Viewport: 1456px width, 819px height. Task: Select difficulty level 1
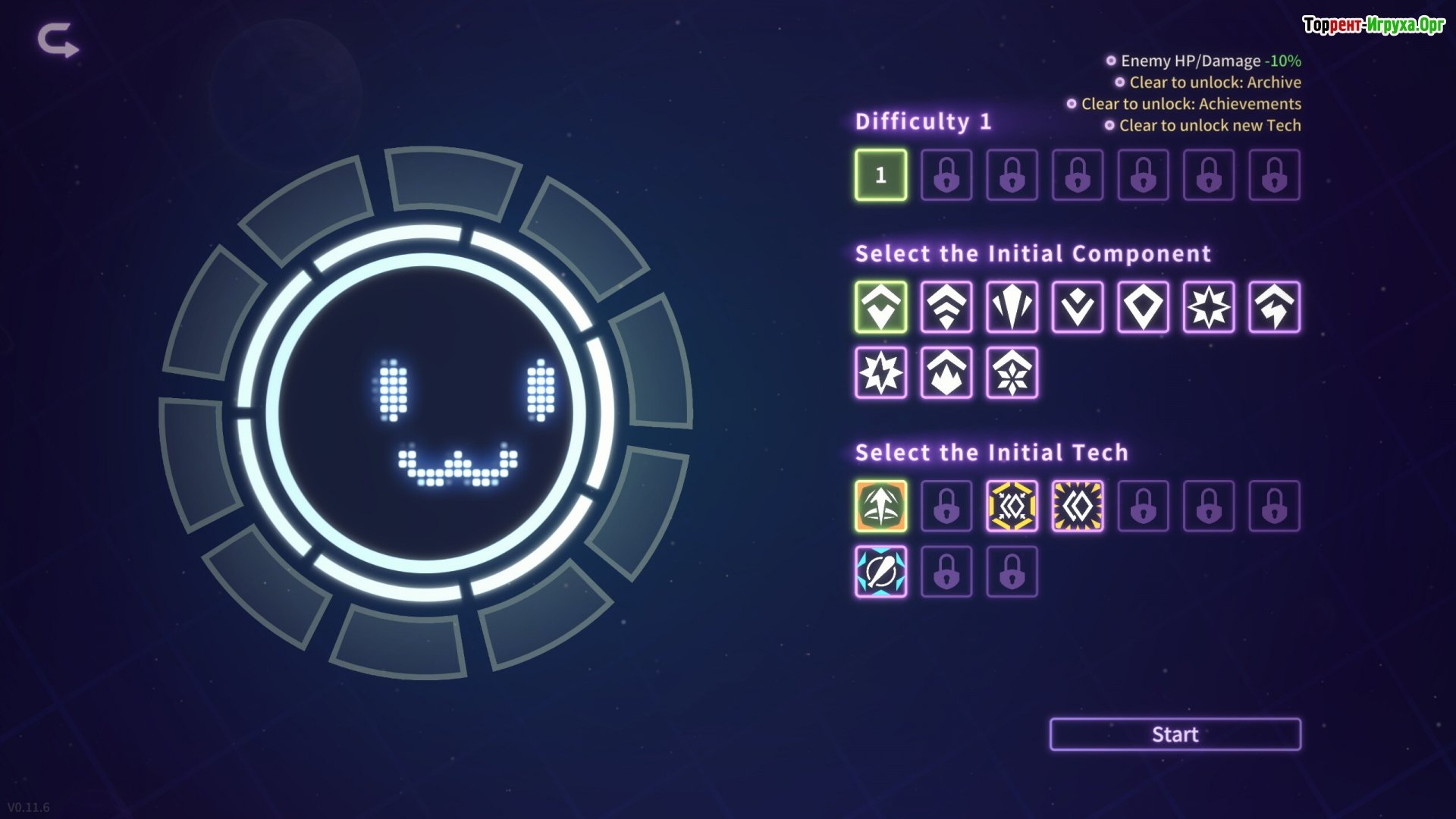(880, 175)
